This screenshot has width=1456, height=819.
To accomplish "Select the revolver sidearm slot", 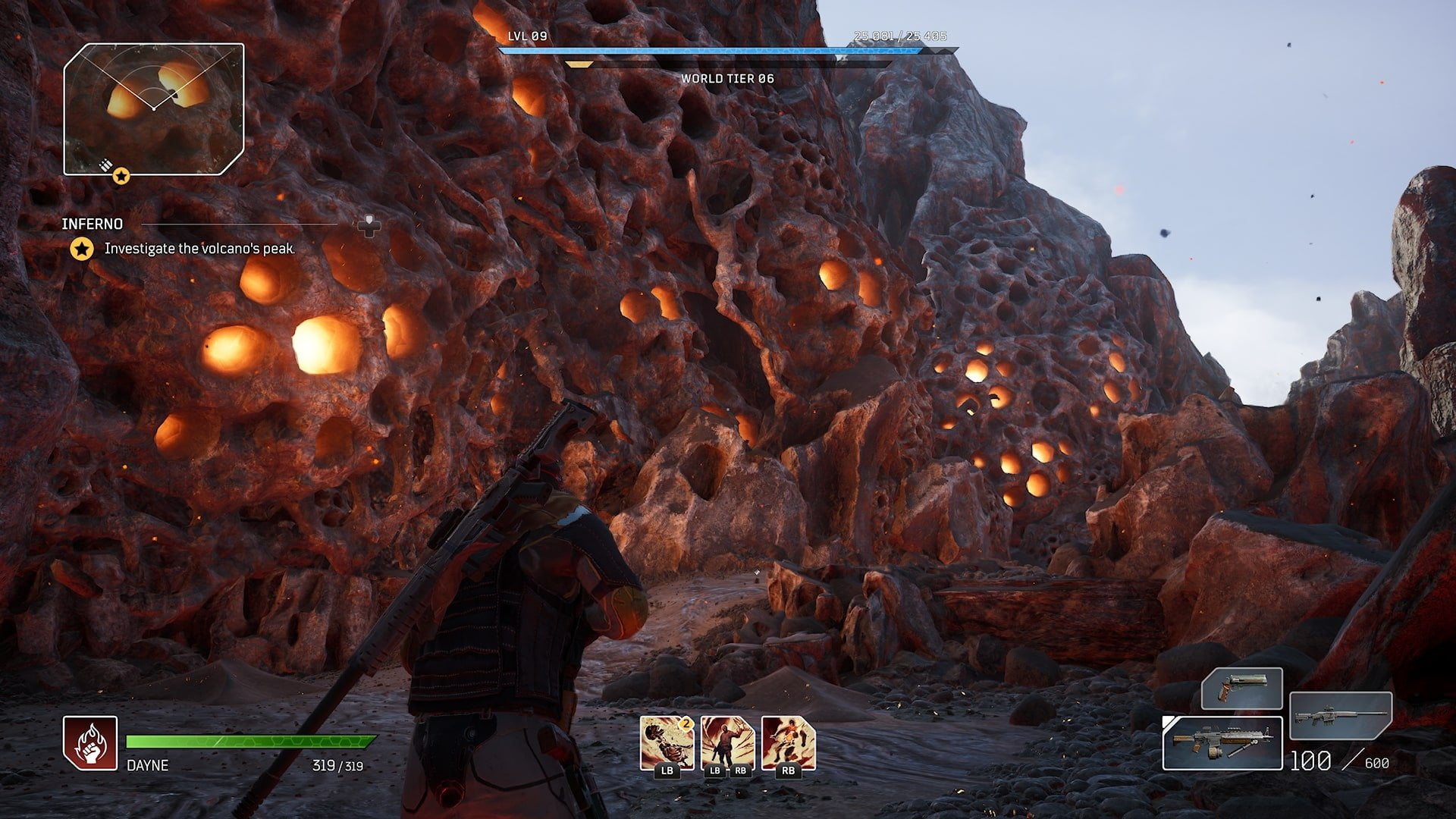I will pos(1241,689).
